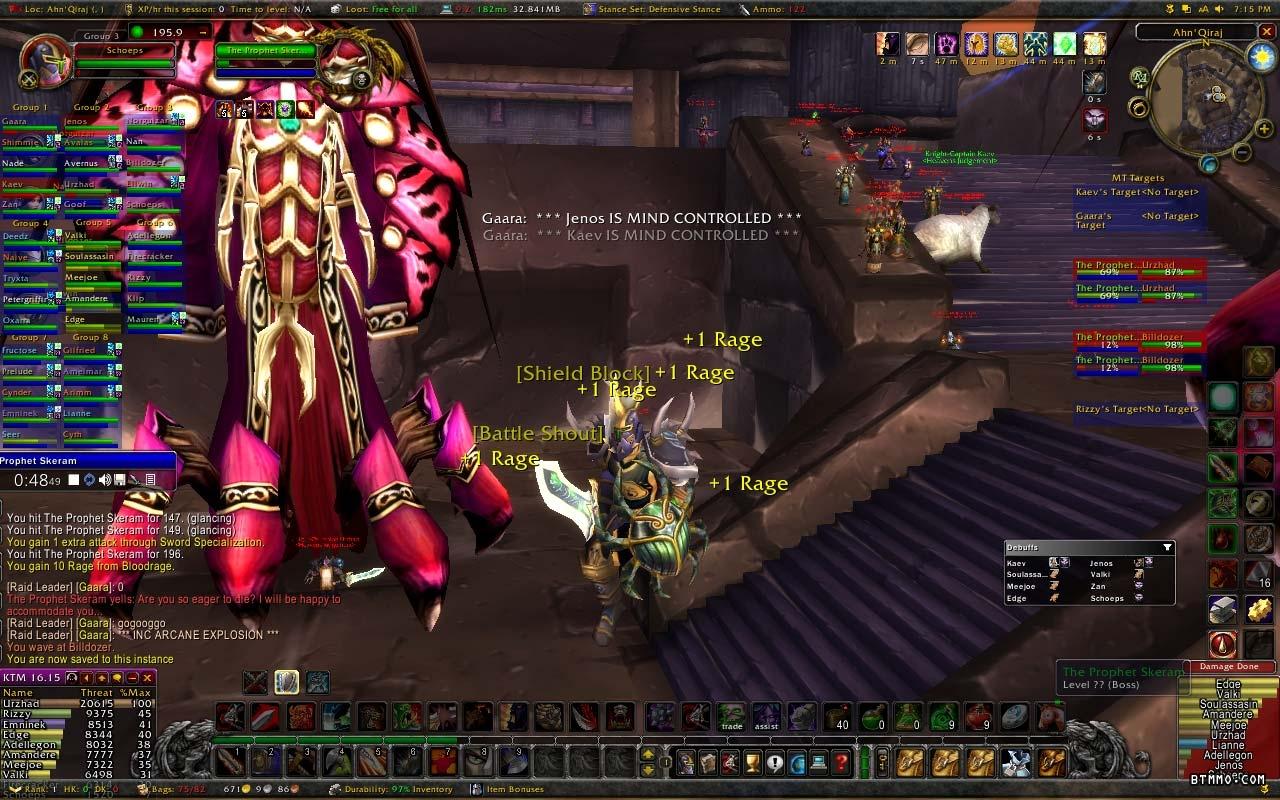1280x800 pixels.
Task: Click the assist macro button
Action: click(767, 717)
